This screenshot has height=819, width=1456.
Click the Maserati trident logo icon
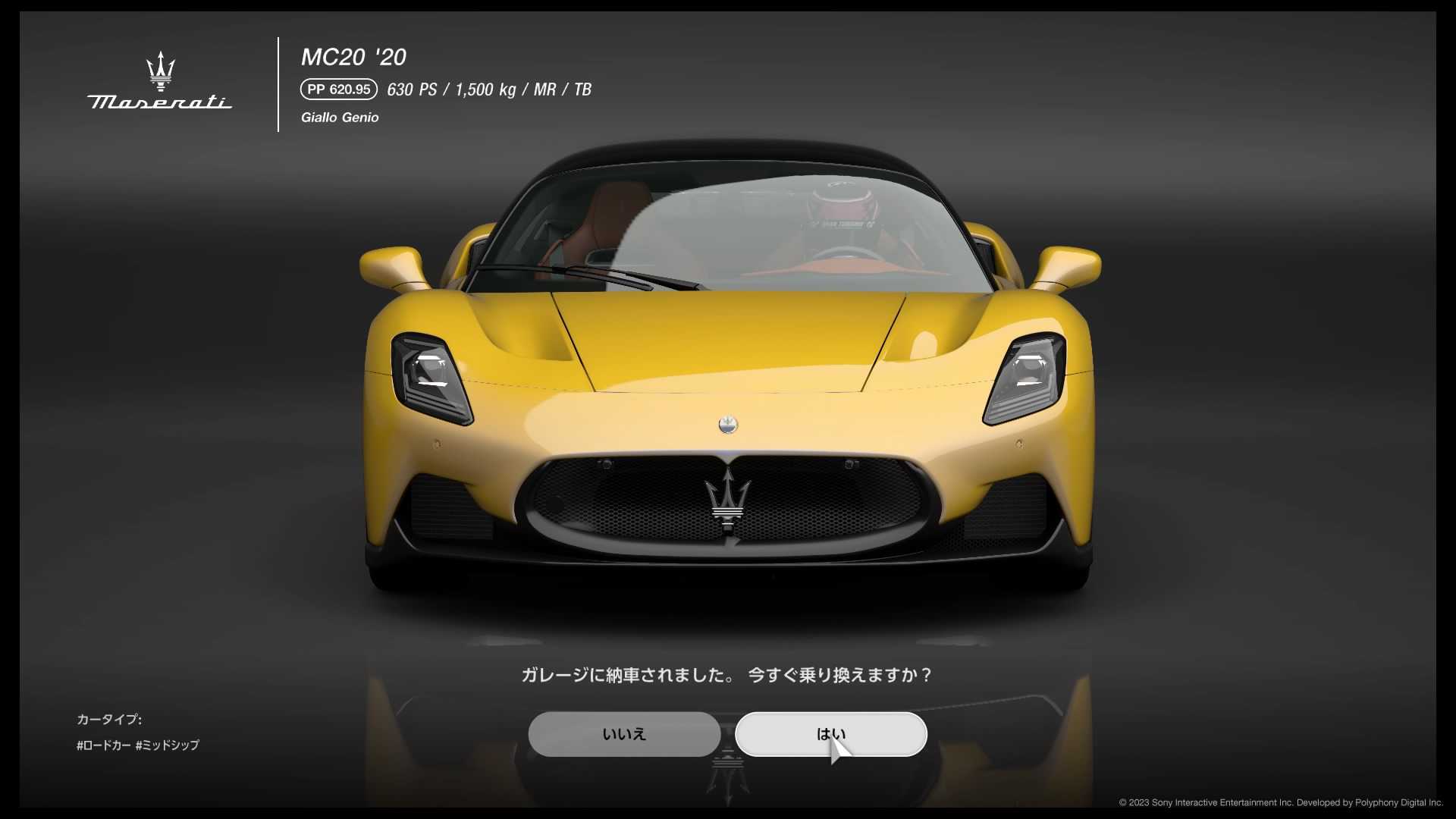point(160,70)
